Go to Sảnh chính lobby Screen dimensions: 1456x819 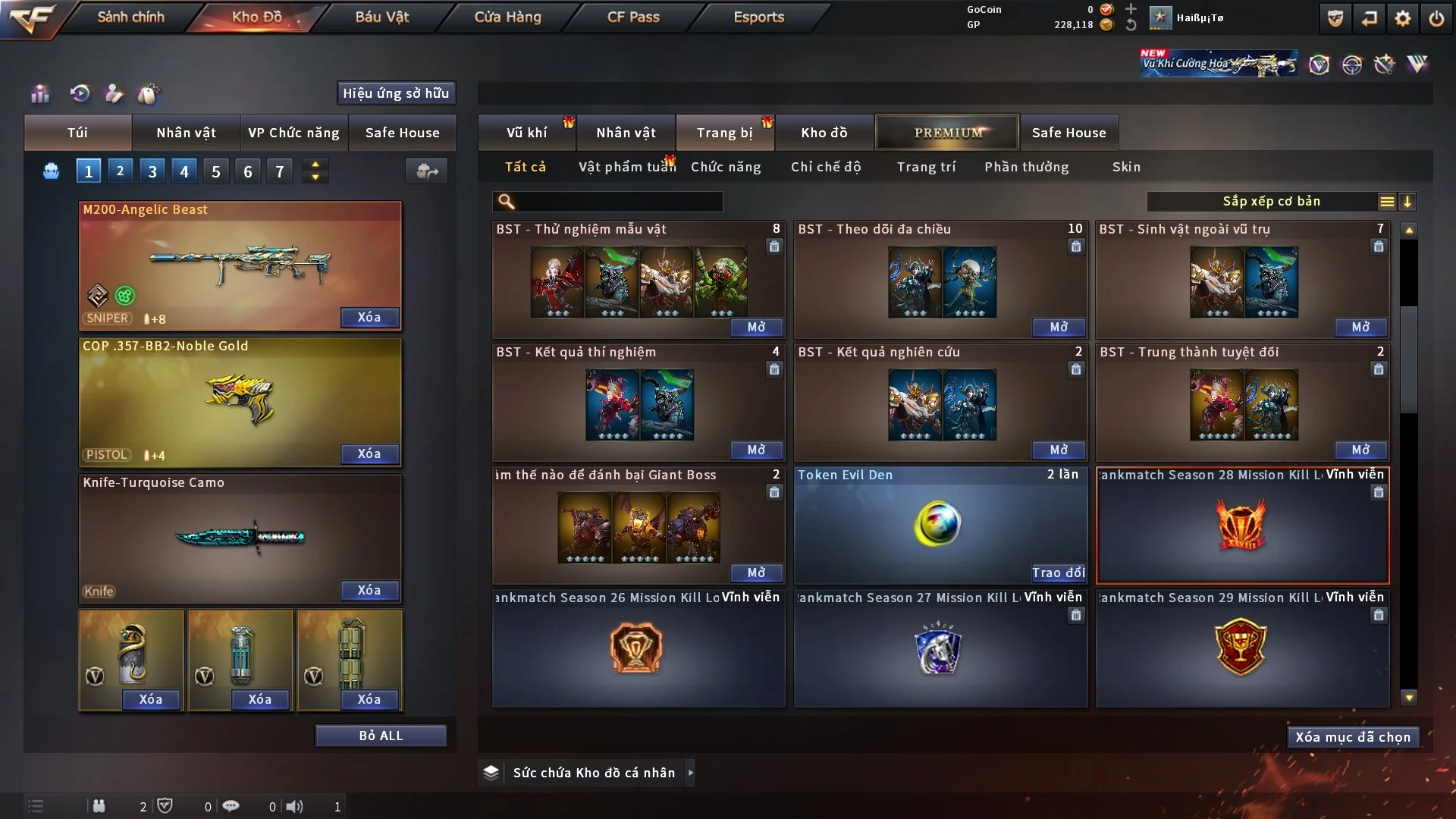coord(130,17)
